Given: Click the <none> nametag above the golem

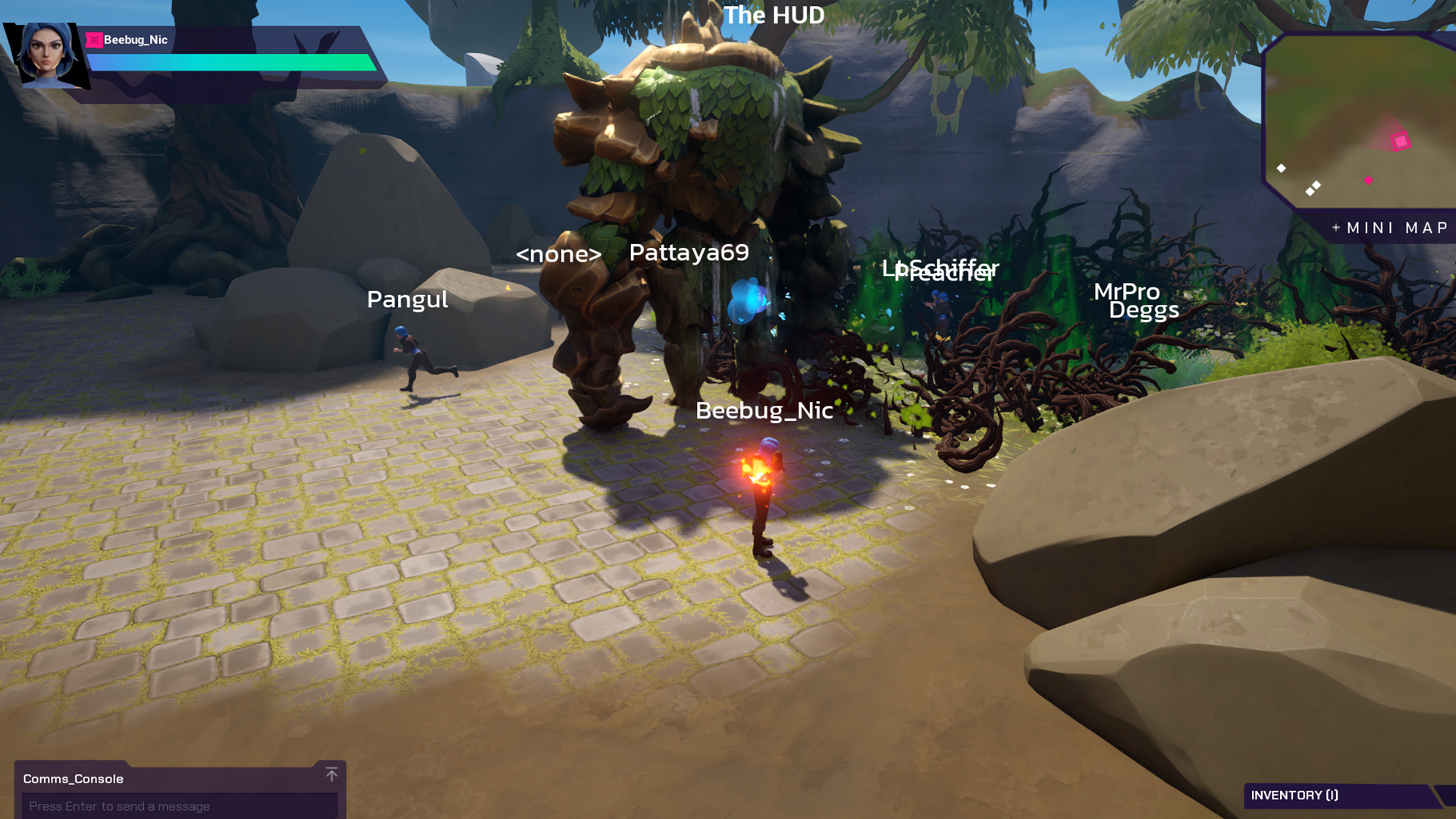Looking at the screenshot, I should [x=560, y=254].
